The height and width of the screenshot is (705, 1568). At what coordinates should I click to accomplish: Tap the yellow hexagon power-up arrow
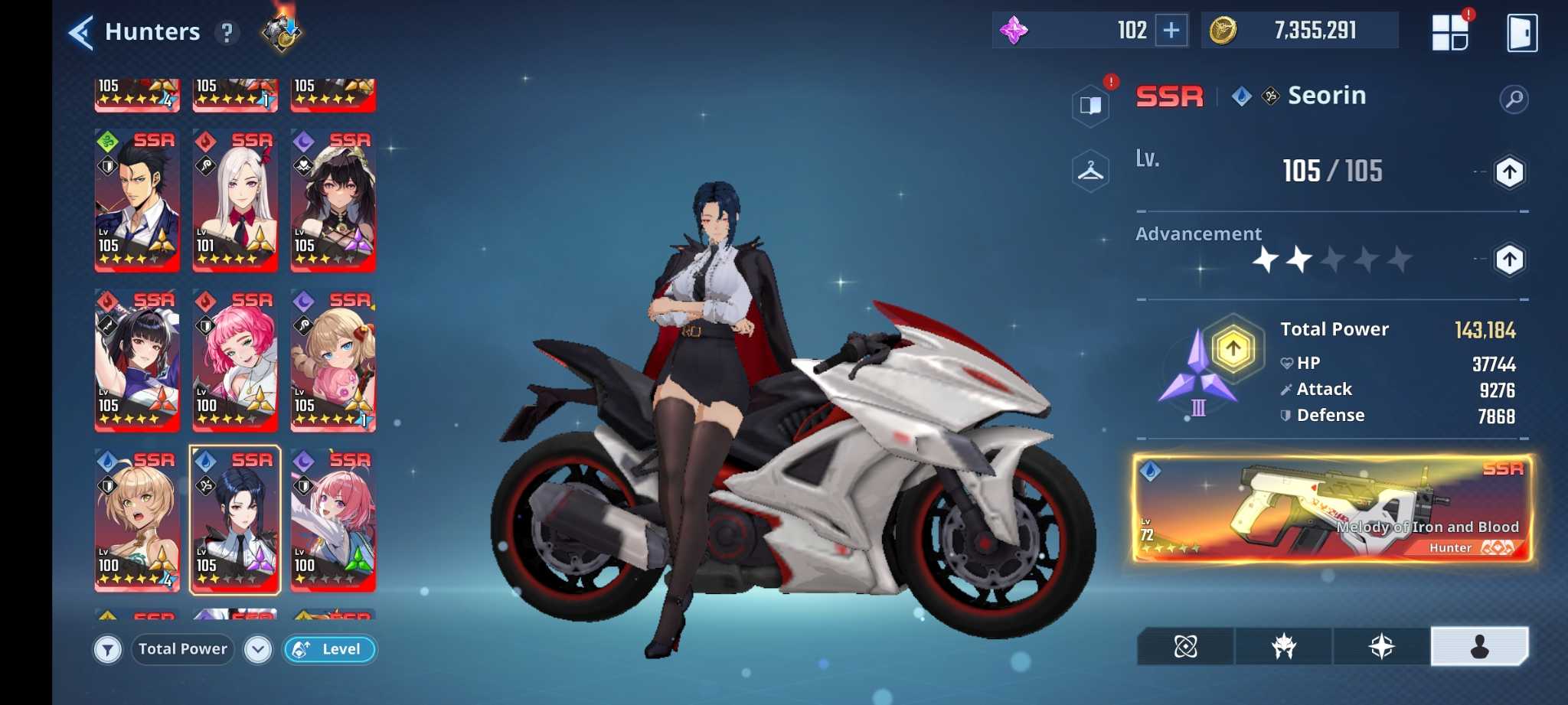(x=1233, y=350)
